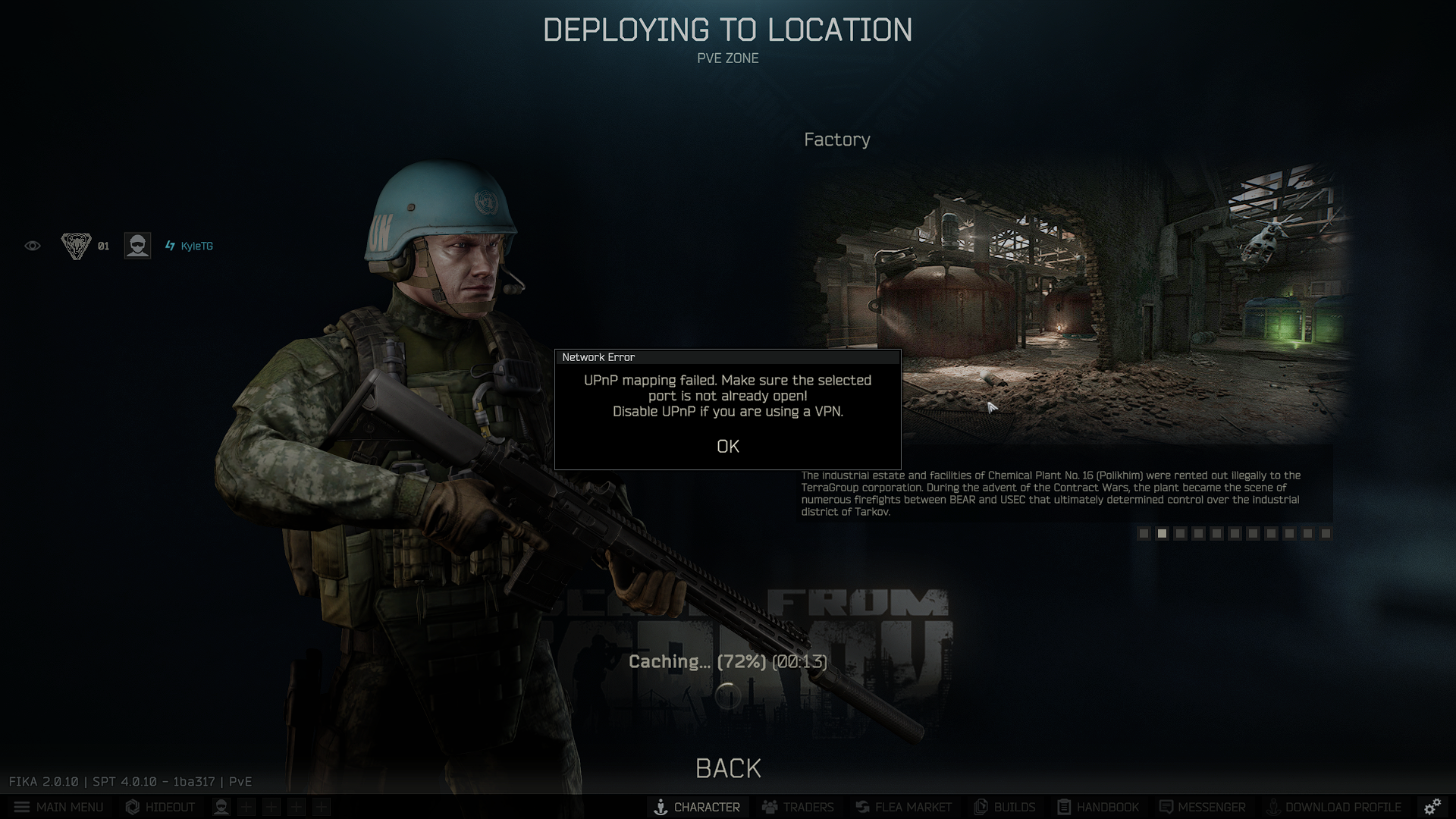Select DOWNLOAD PROFILE
The height and width of the screenshot is (819, 1456).
click(1333, 807)
